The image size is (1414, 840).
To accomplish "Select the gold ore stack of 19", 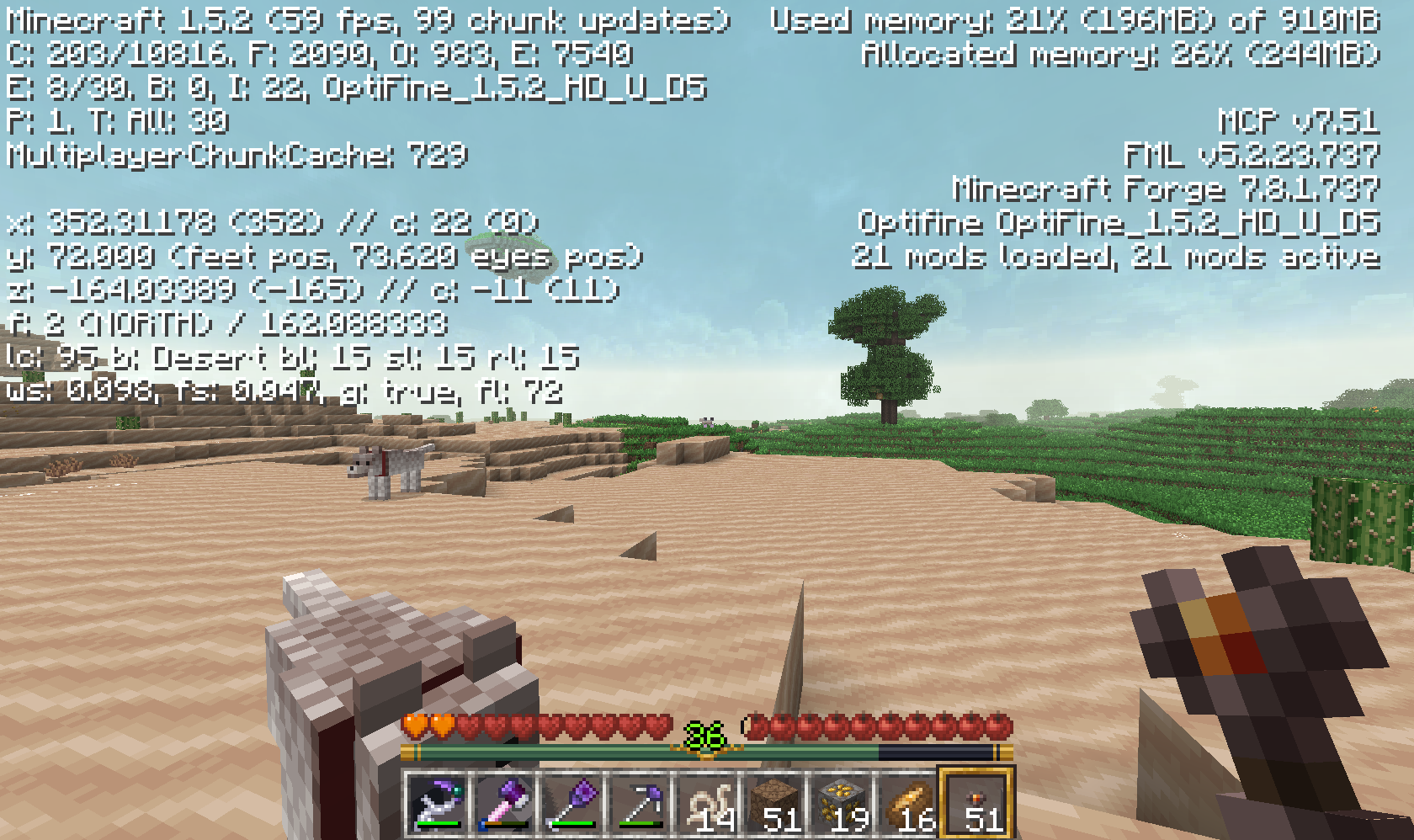I will [842, 803].
